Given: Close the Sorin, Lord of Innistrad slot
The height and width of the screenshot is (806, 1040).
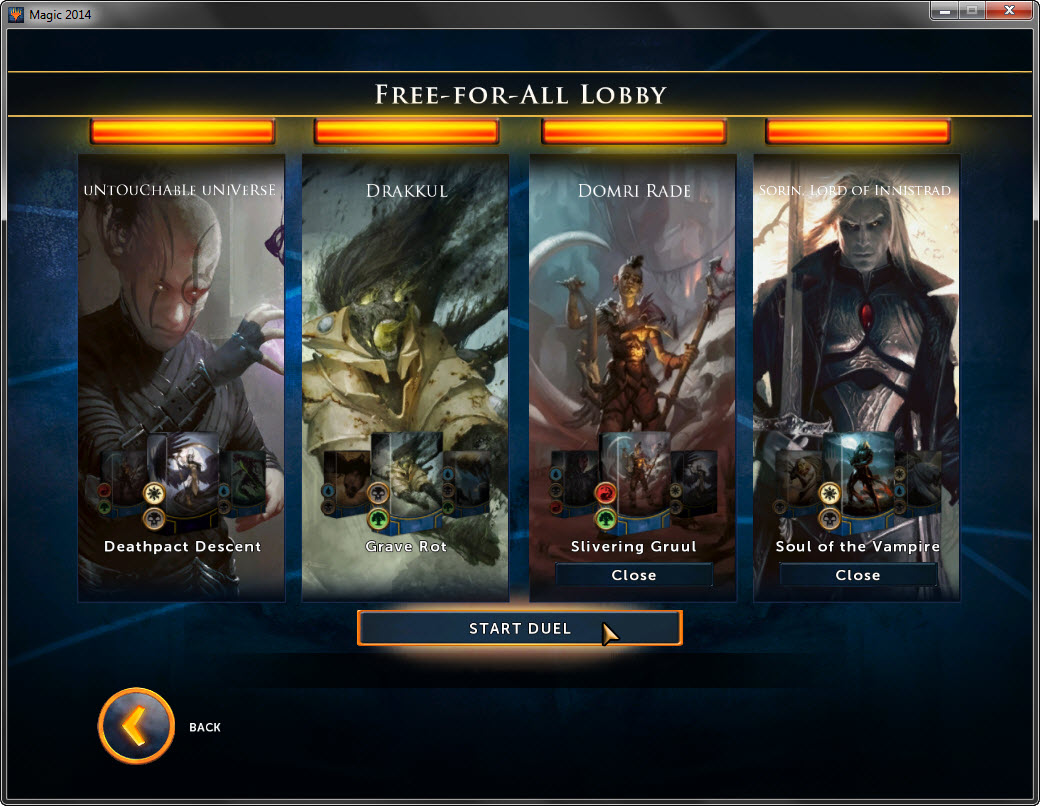Looking at the screenshot, I should pos(857,575).
